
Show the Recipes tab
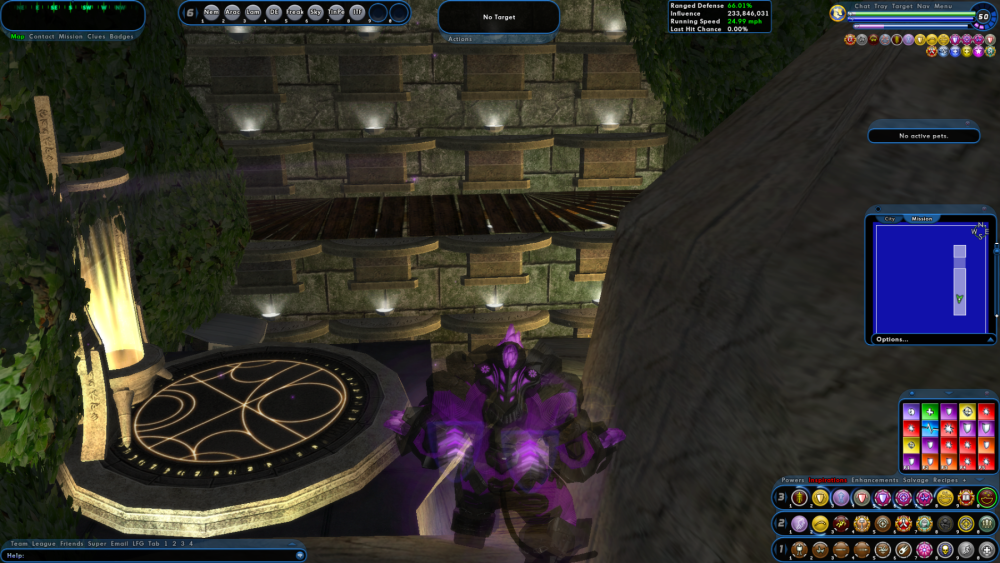(946, 480)
